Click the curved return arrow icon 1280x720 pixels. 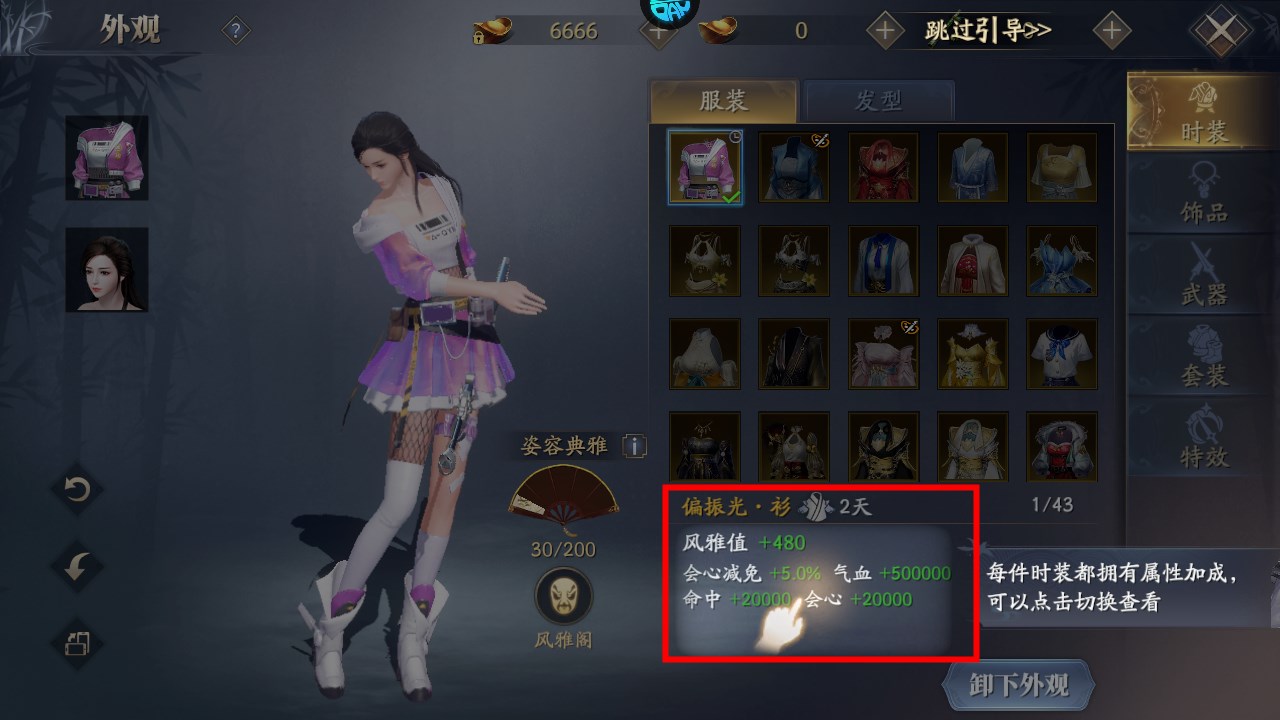pyautogui.click(x=75, y=570)
